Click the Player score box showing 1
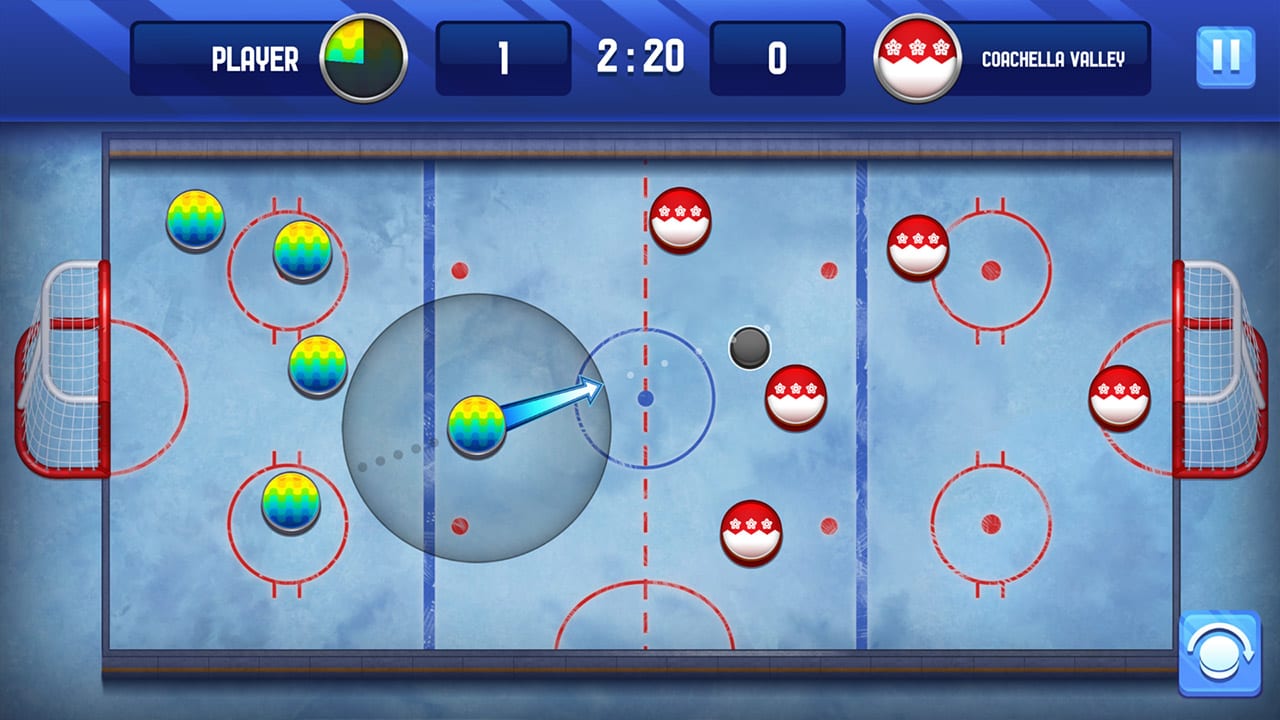This screenshot has width=1280, height=720. pyautogui.click(x=503, y=60)
